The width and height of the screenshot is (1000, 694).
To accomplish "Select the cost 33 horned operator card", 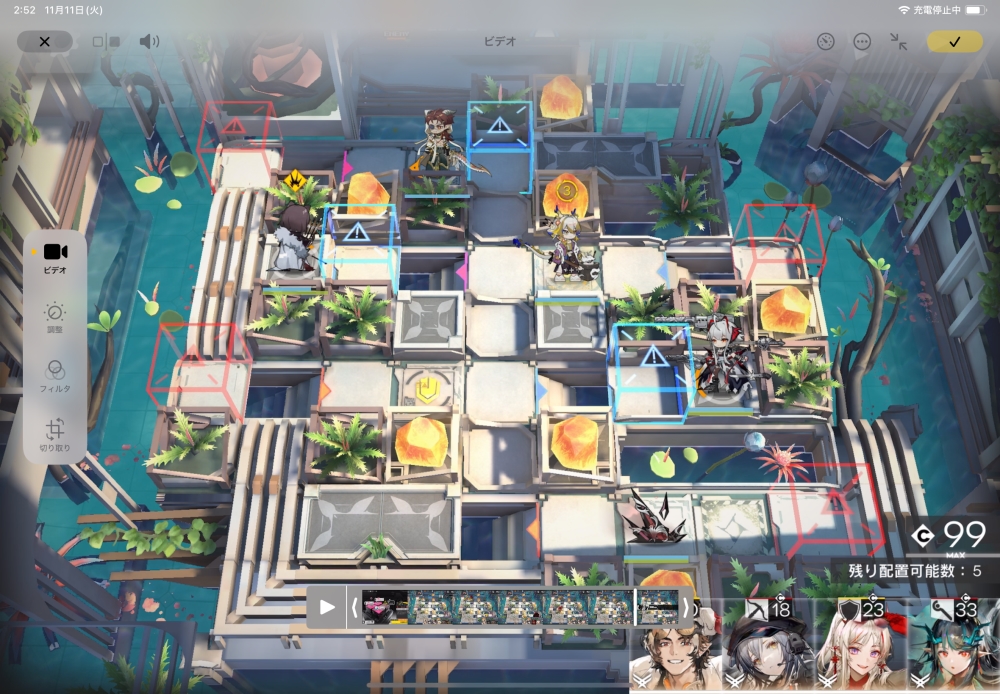I will pyautogui.click(x=953, y=648).
